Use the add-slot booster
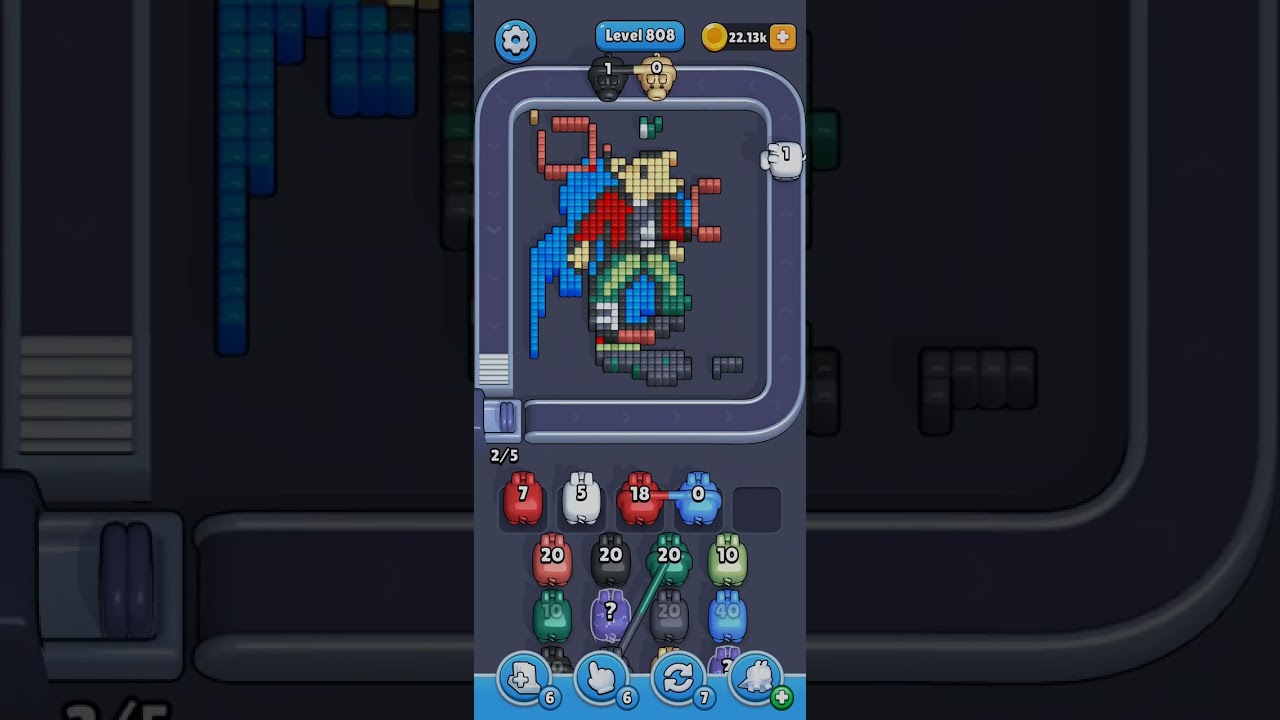Viewport: 1280px width, 720px height. [x=525, y=681]
